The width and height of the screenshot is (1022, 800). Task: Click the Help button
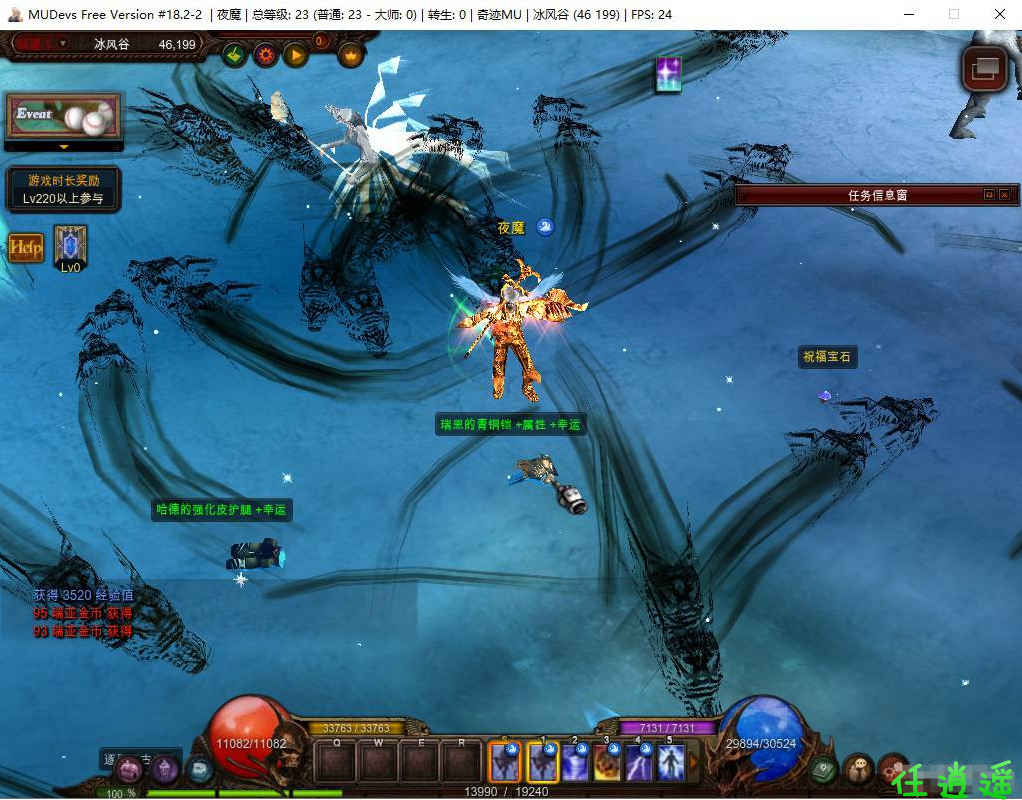point(27,248)
